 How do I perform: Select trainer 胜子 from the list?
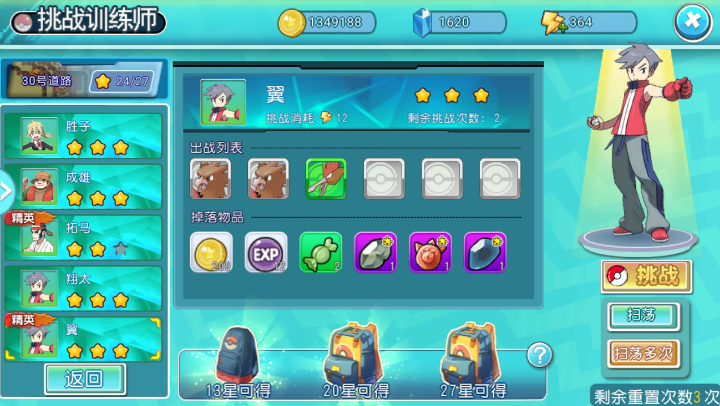click(90, 136)
